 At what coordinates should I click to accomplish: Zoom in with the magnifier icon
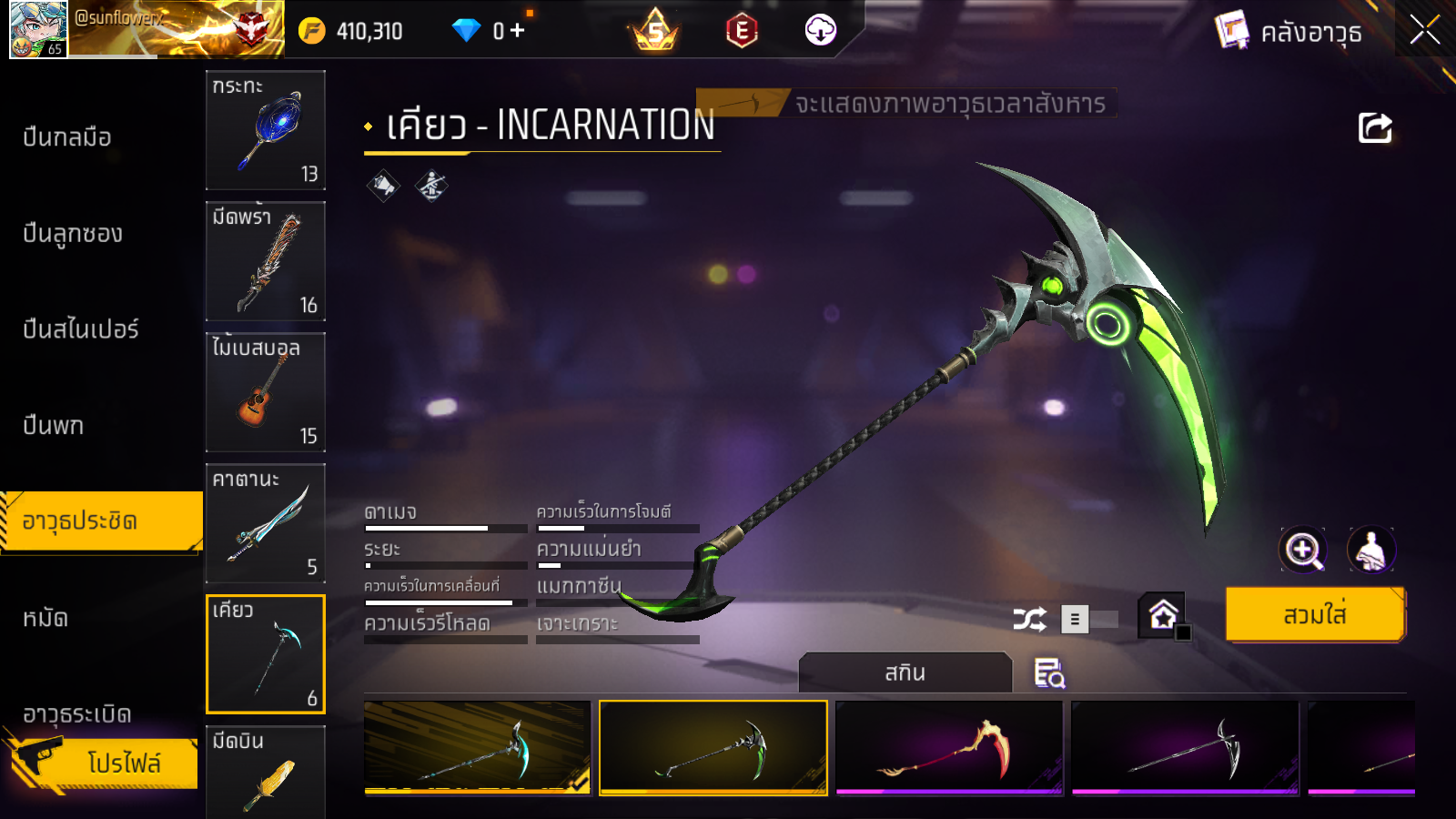click(x=1303, y=550)
